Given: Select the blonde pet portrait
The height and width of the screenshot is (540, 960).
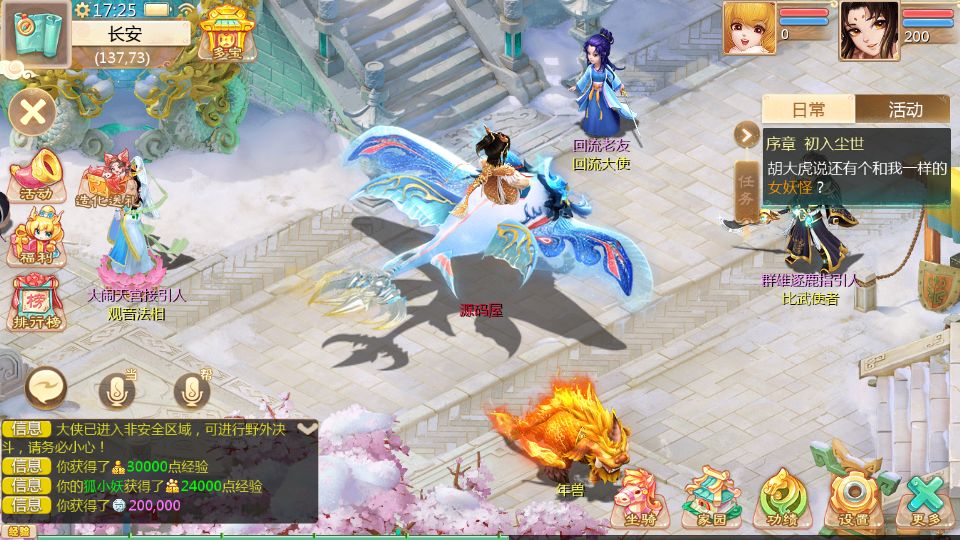Looking at the screenshot, I should pos(750,28).
